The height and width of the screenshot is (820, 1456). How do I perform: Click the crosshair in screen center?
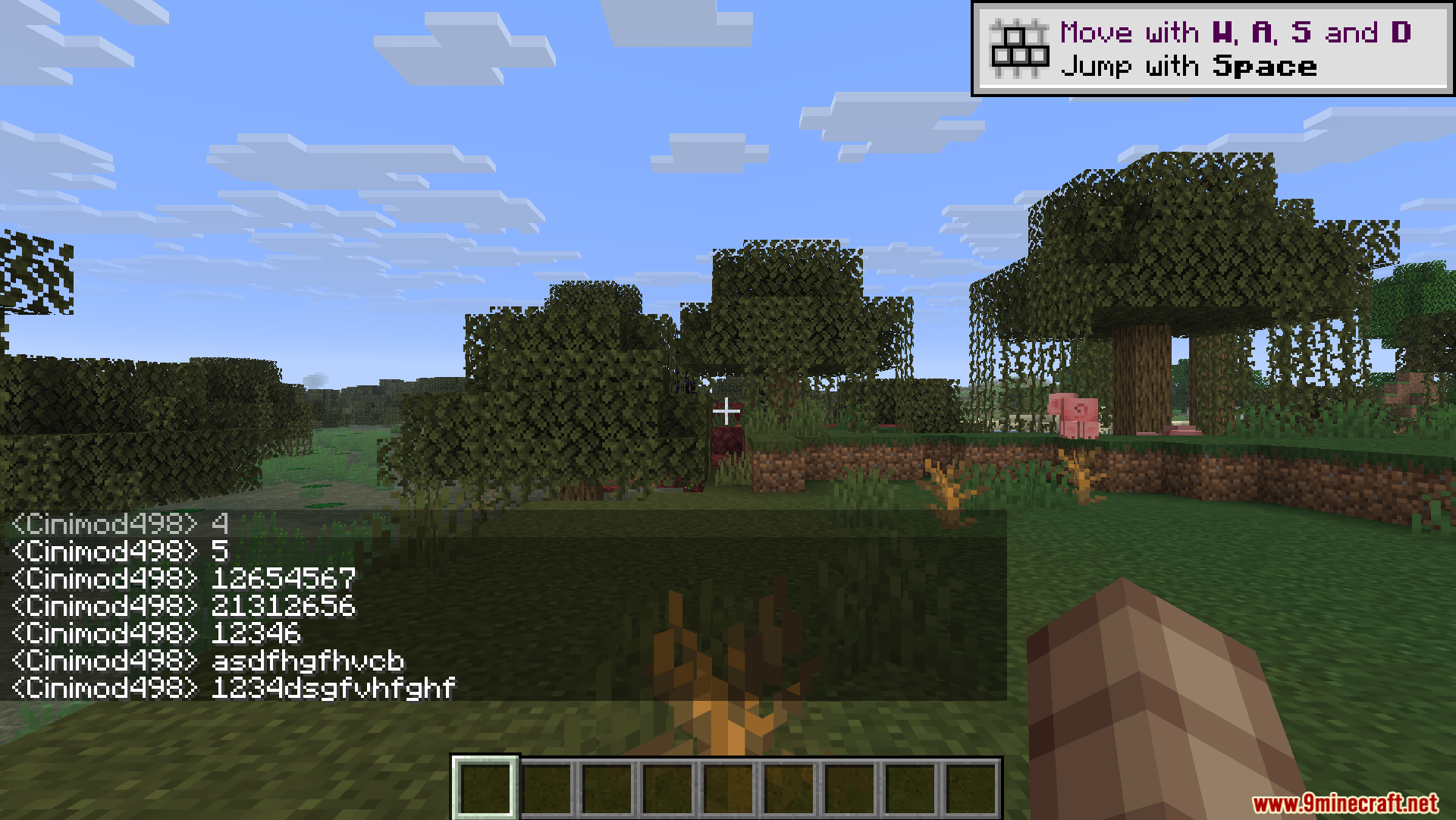tap(728, 410)
